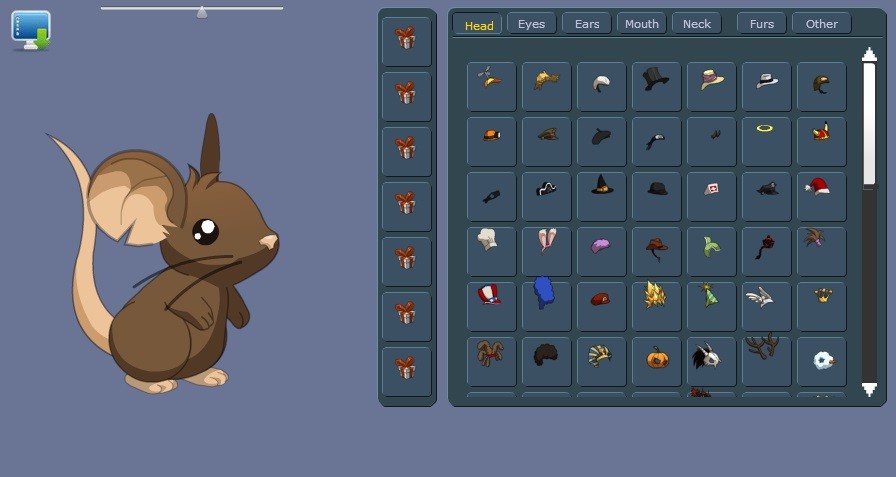The height and width of the screenshot is (477, 896).
Task: Switch to the Furs tab
Action: tap(761, 24)
